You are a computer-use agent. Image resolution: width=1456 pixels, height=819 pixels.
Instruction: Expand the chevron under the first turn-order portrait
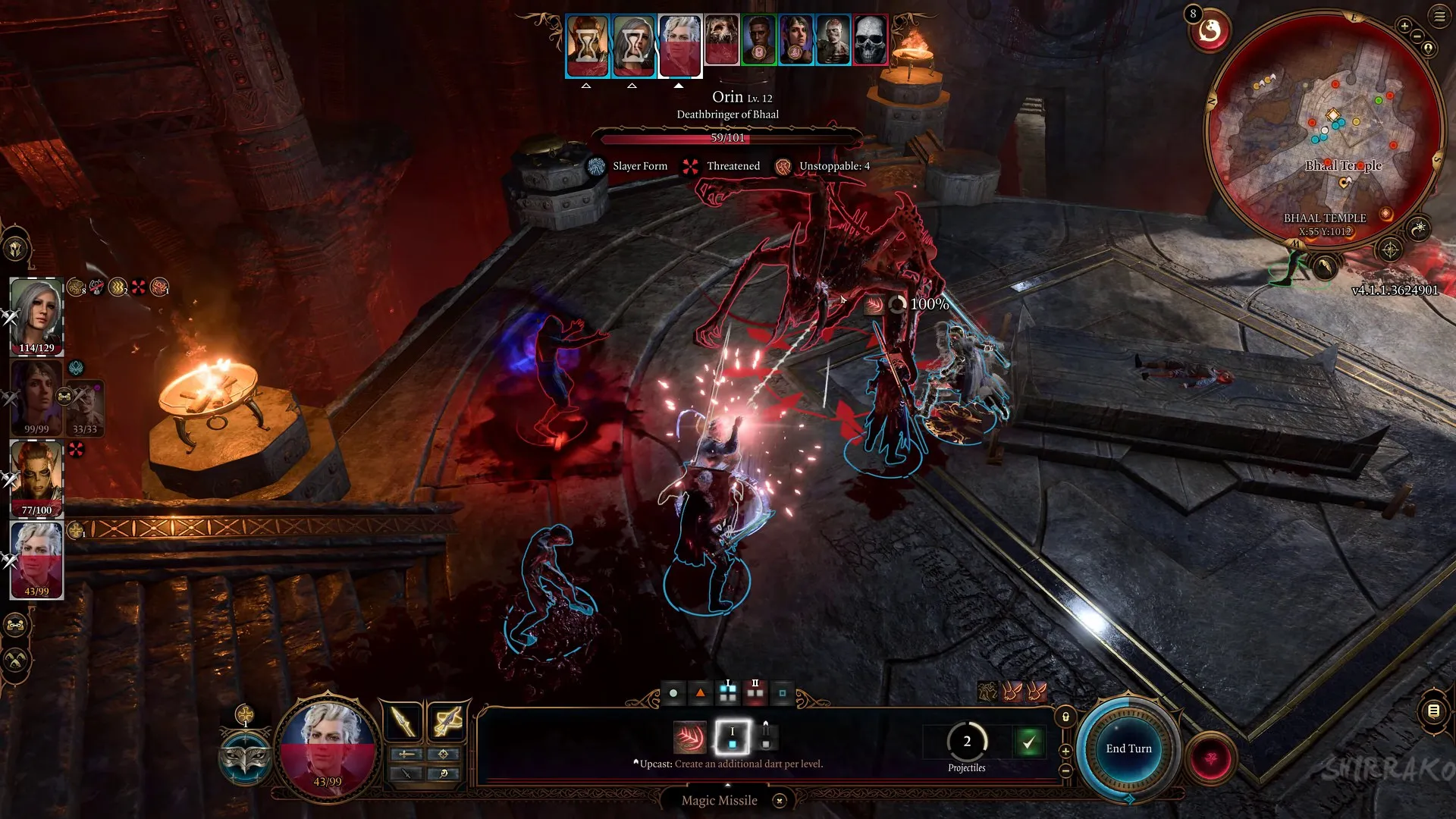[x=586, y=86]
